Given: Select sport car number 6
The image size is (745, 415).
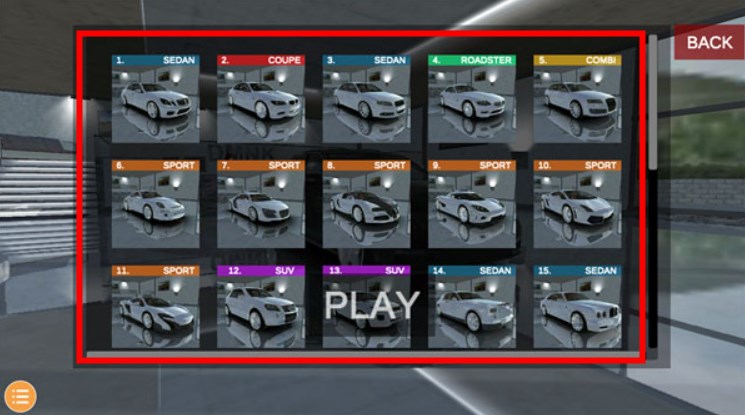Looking at the screenshot, I should 155,204.
